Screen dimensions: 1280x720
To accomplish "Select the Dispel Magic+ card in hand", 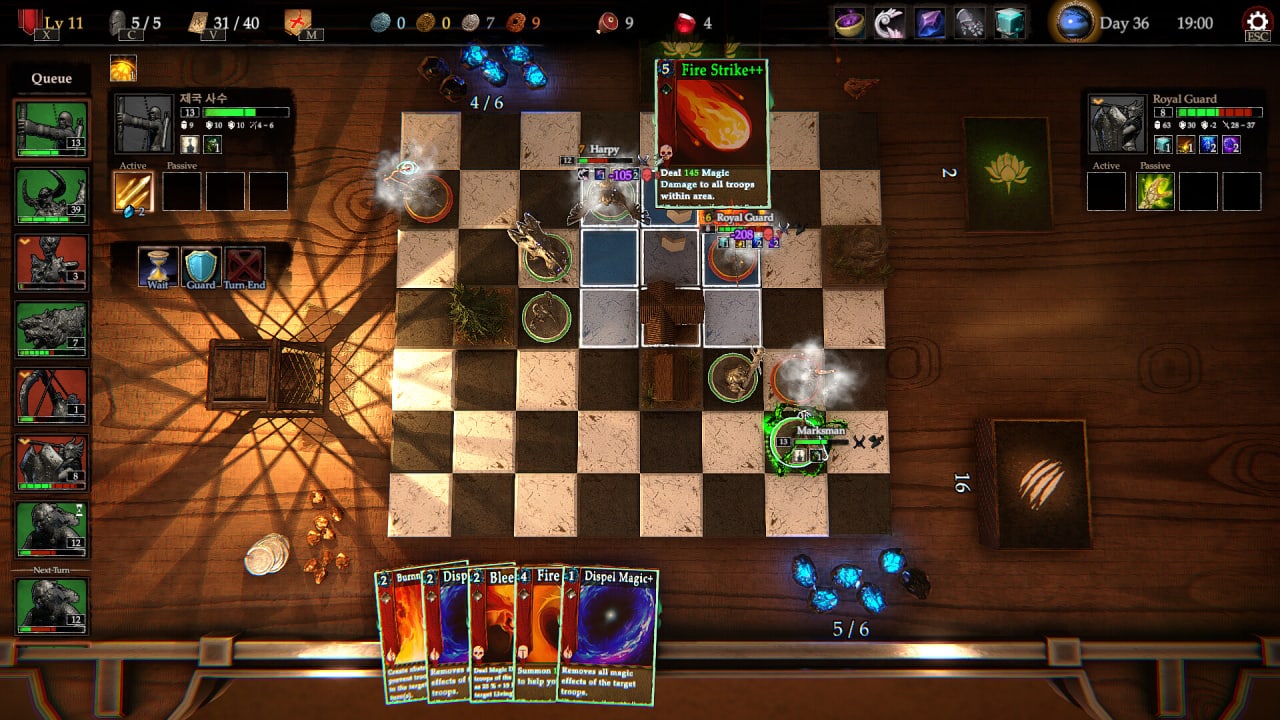I will (608, 630).
